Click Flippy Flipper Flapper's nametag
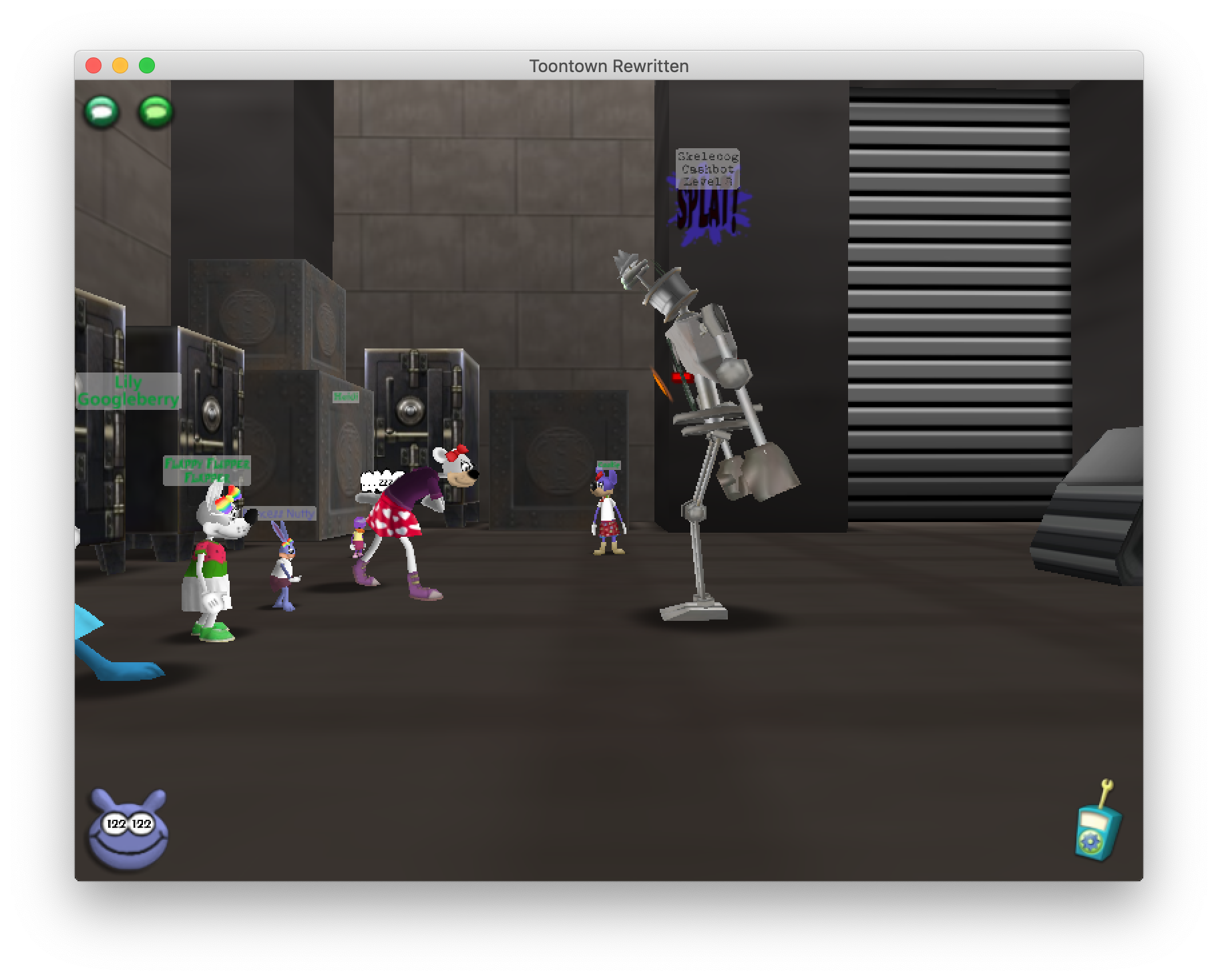 [x=207, y=469]
